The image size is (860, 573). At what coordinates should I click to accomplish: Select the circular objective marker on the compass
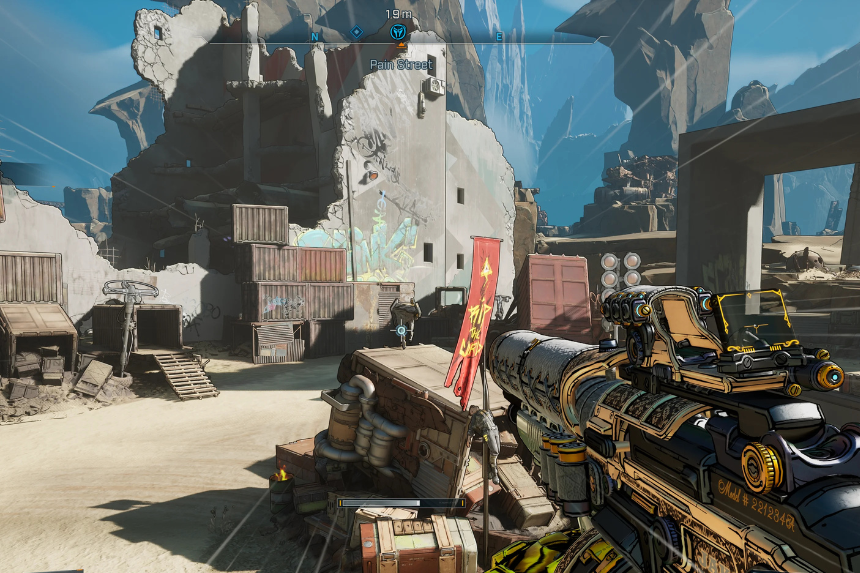pos(398,32)
